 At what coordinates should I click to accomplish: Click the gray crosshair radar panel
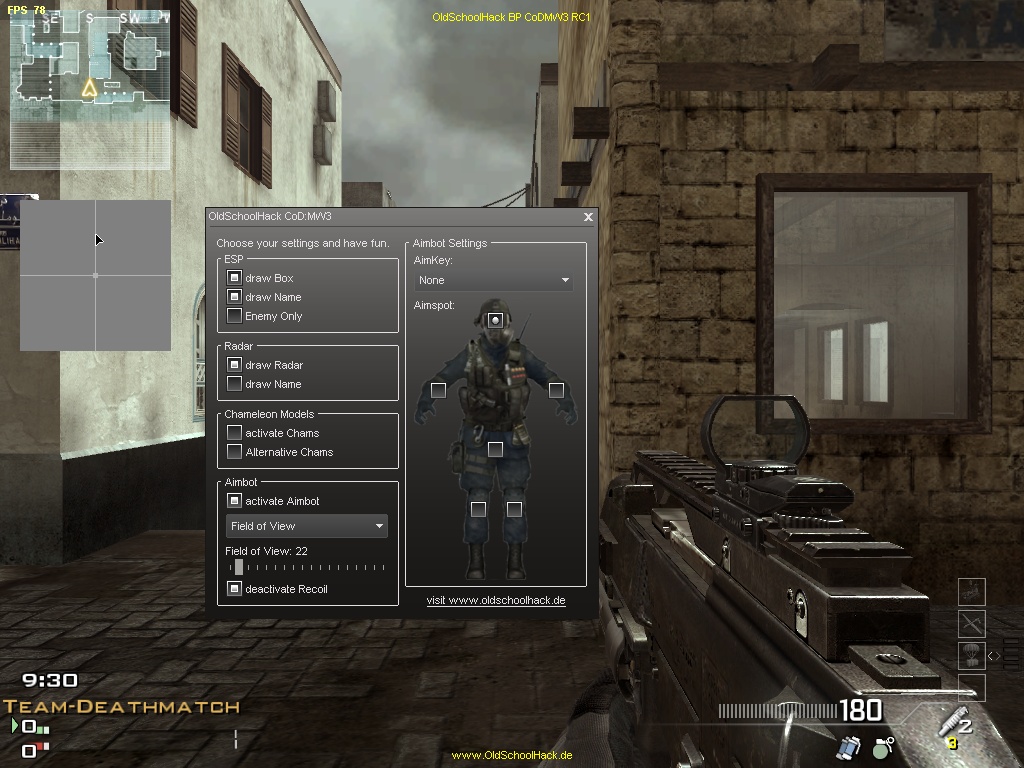click(x=96, y=275)
